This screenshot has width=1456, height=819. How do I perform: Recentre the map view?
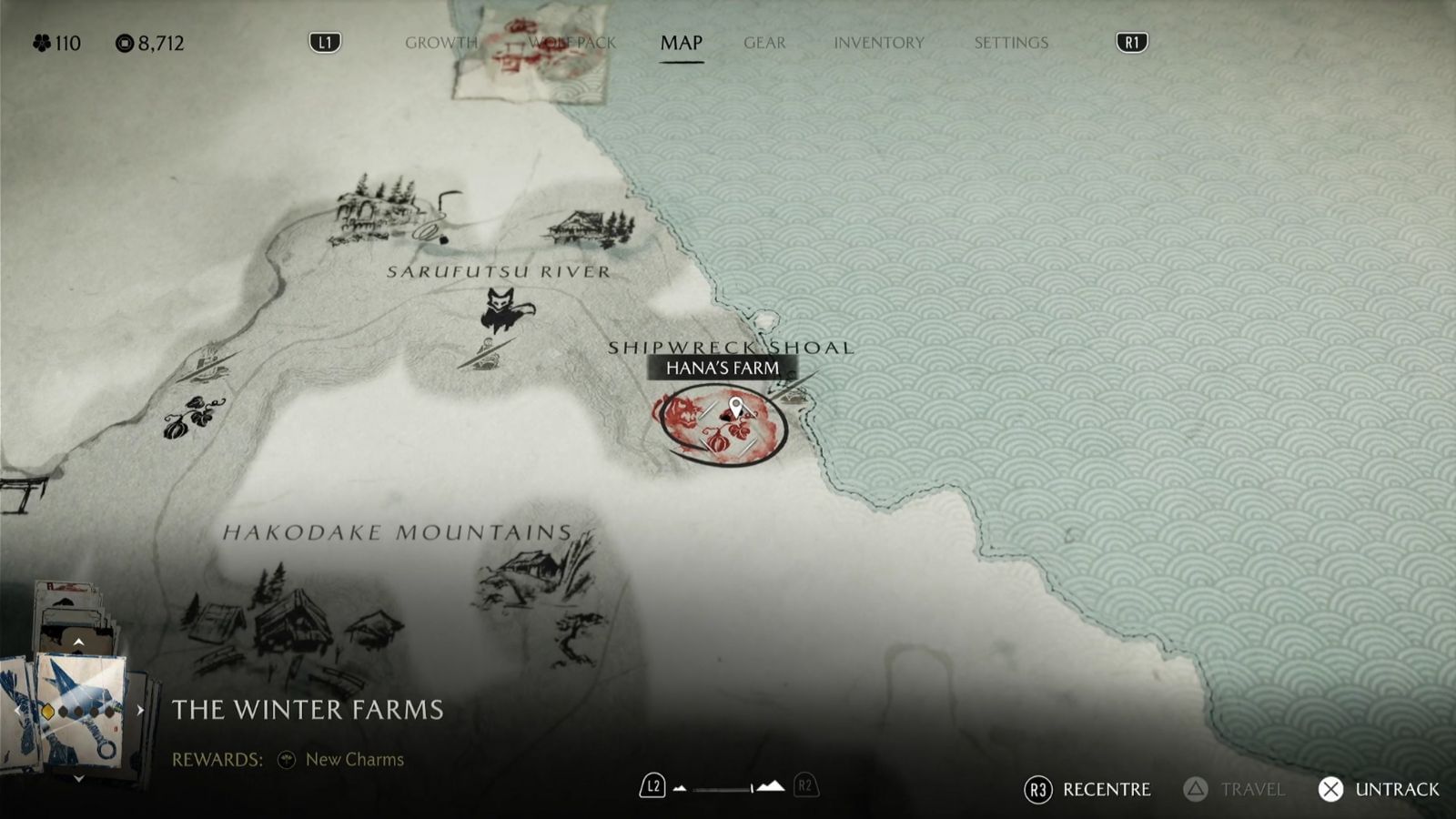point(1088,789)
